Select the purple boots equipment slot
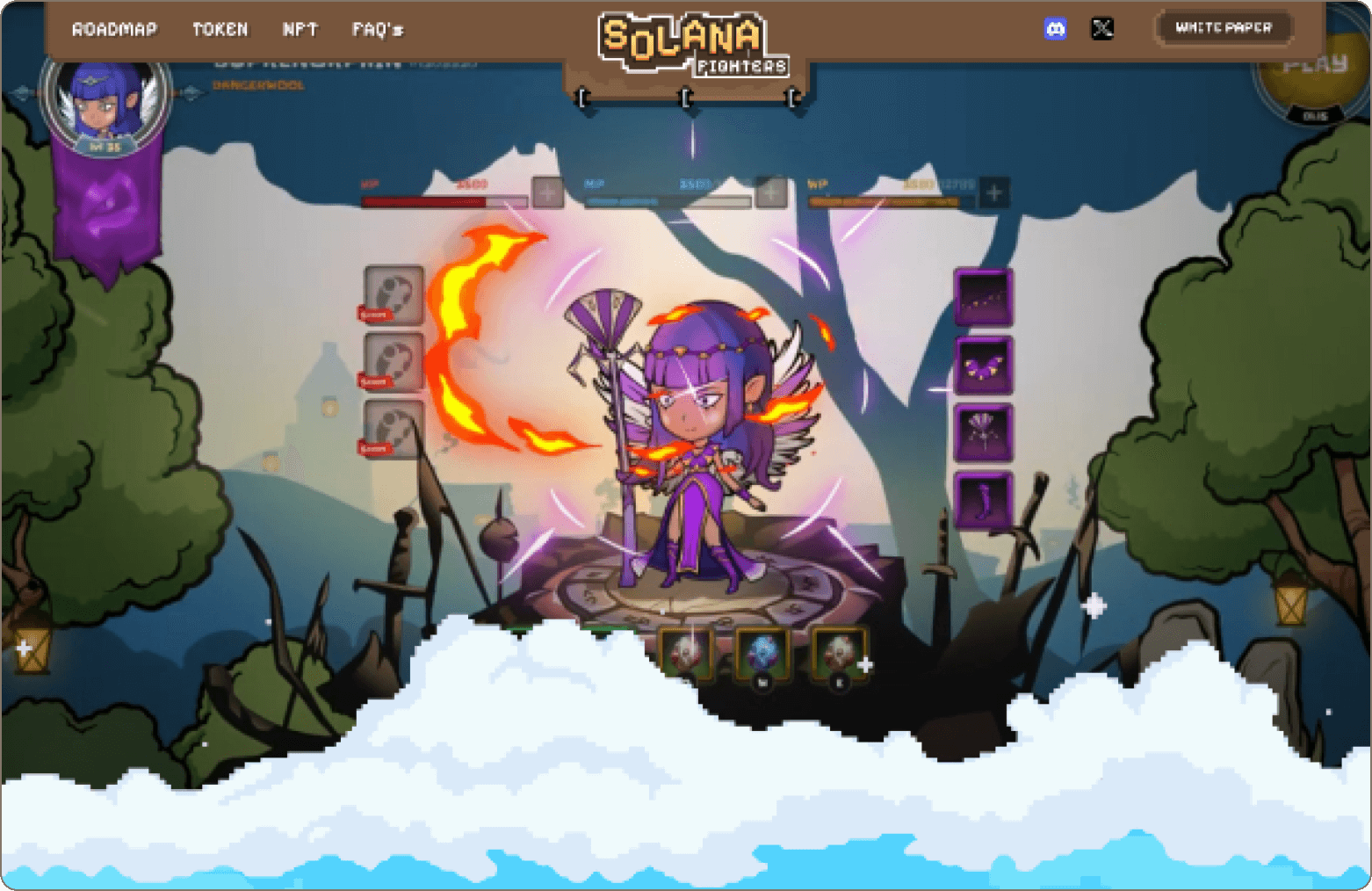Image resolution: width=1372 pixels, height=891 pixels. click(x=983, y=496)
